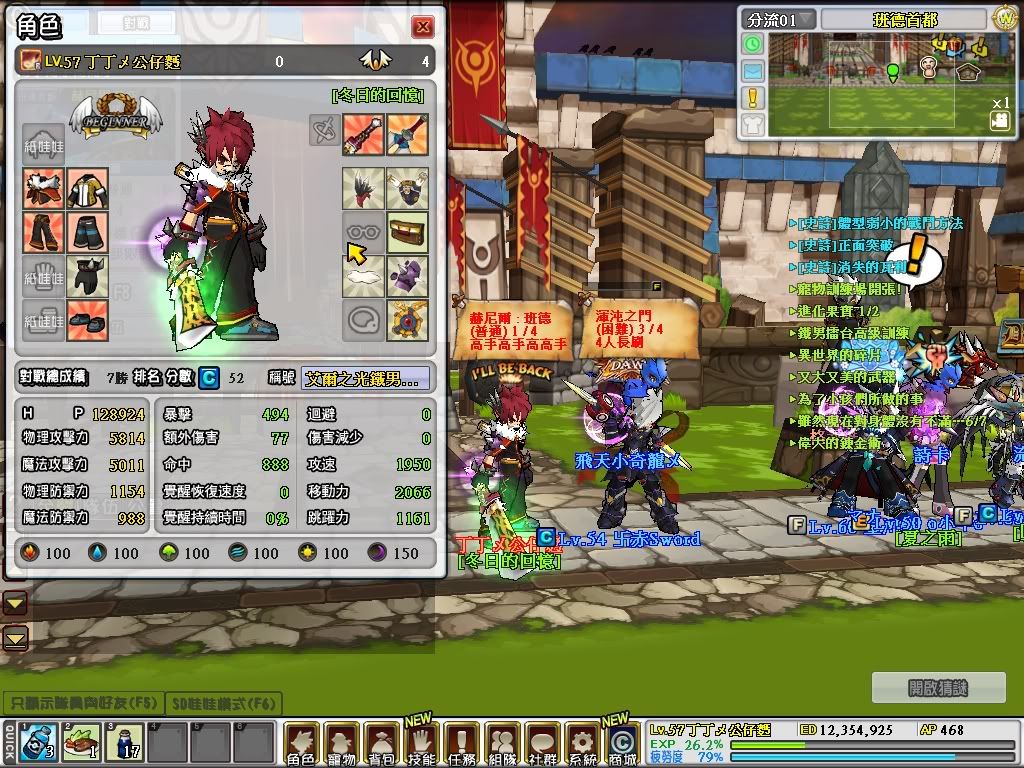This screenshot has width=1024, height=768.
Task: Open the 任務 quest menu
Action: click(461, 744)
